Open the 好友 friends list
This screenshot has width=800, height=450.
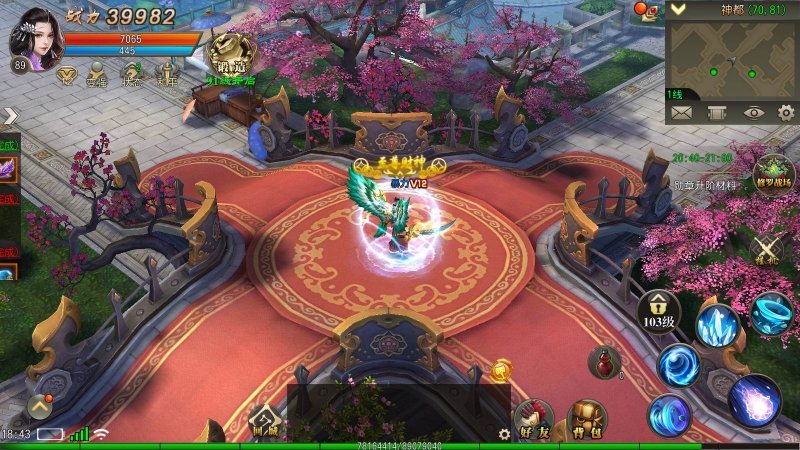point(532,422)
